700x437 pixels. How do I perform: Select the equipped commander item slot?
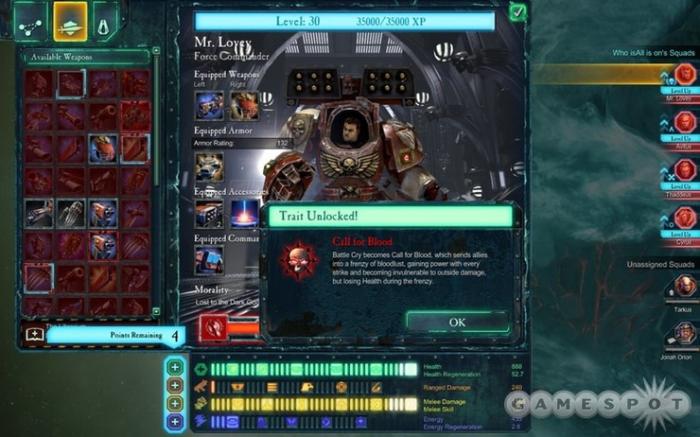209,260
